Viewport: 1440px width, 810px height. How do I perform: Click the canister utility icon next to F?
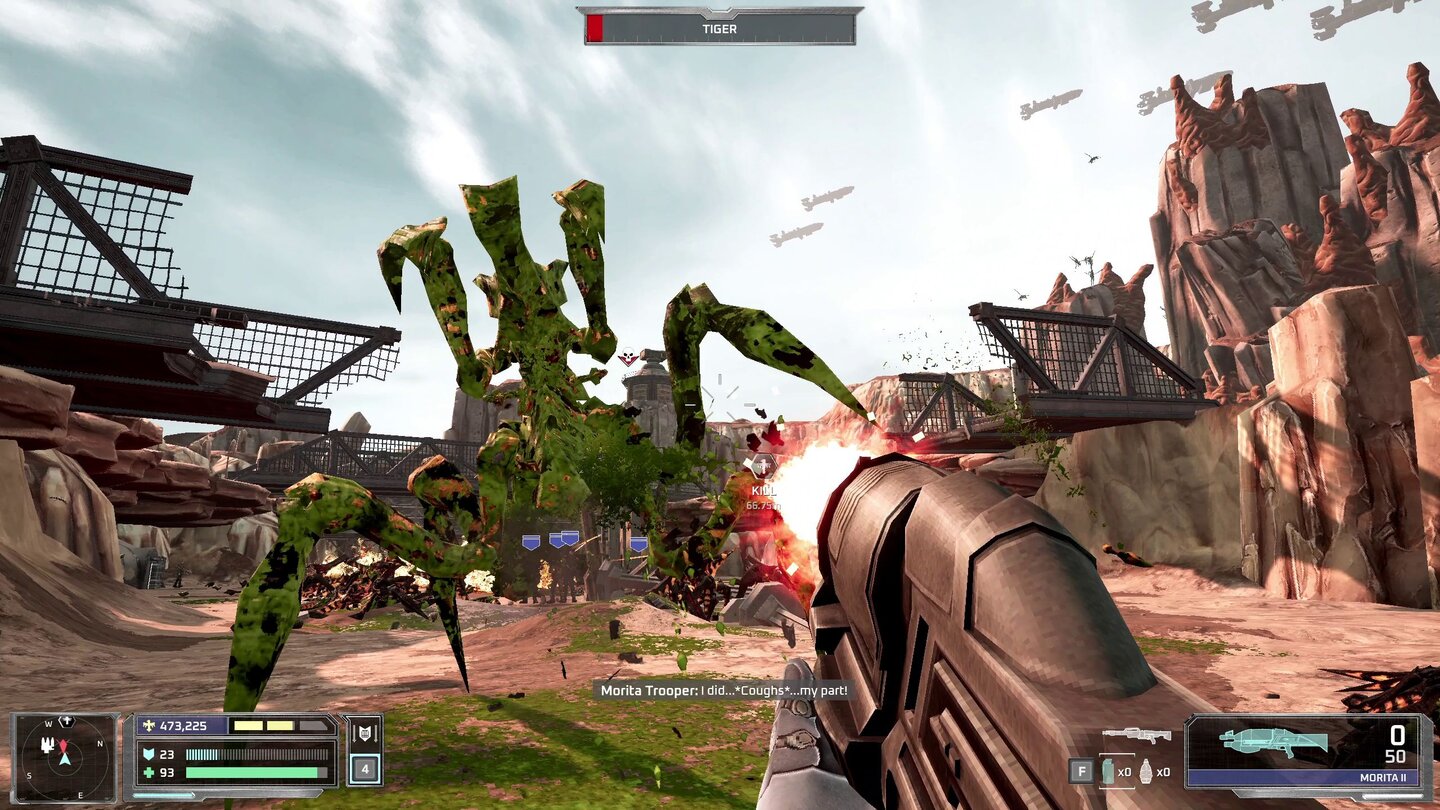(1108, 772)
